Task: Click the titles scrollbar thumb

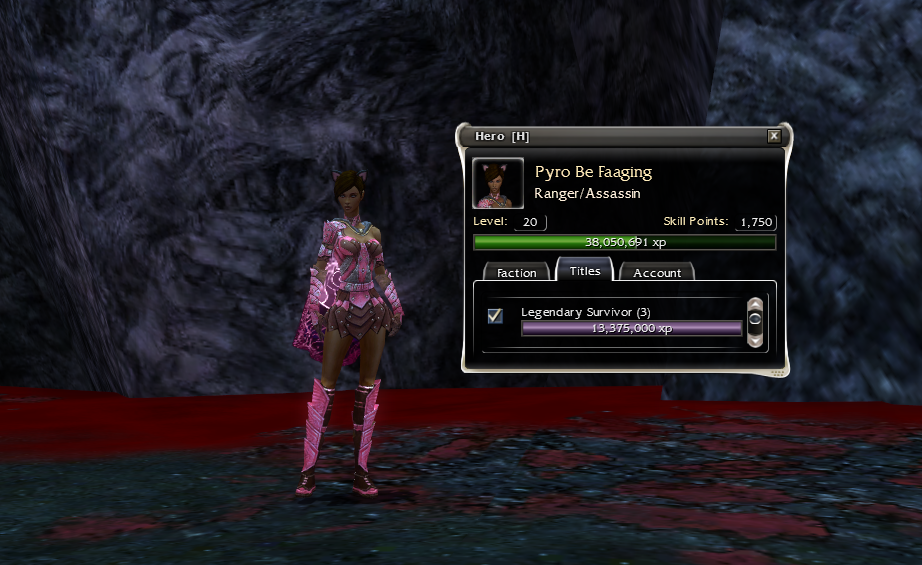Action: [755, 320]
